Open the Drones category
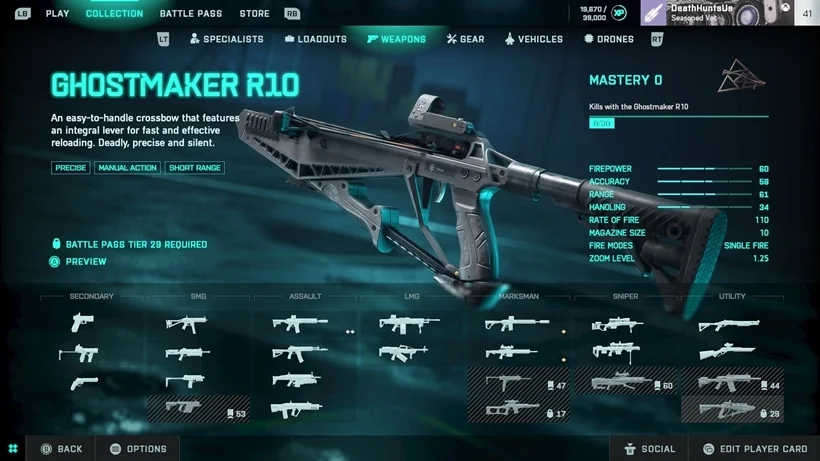The width and height of the screenshot is (820, 461). click(608, 39)
